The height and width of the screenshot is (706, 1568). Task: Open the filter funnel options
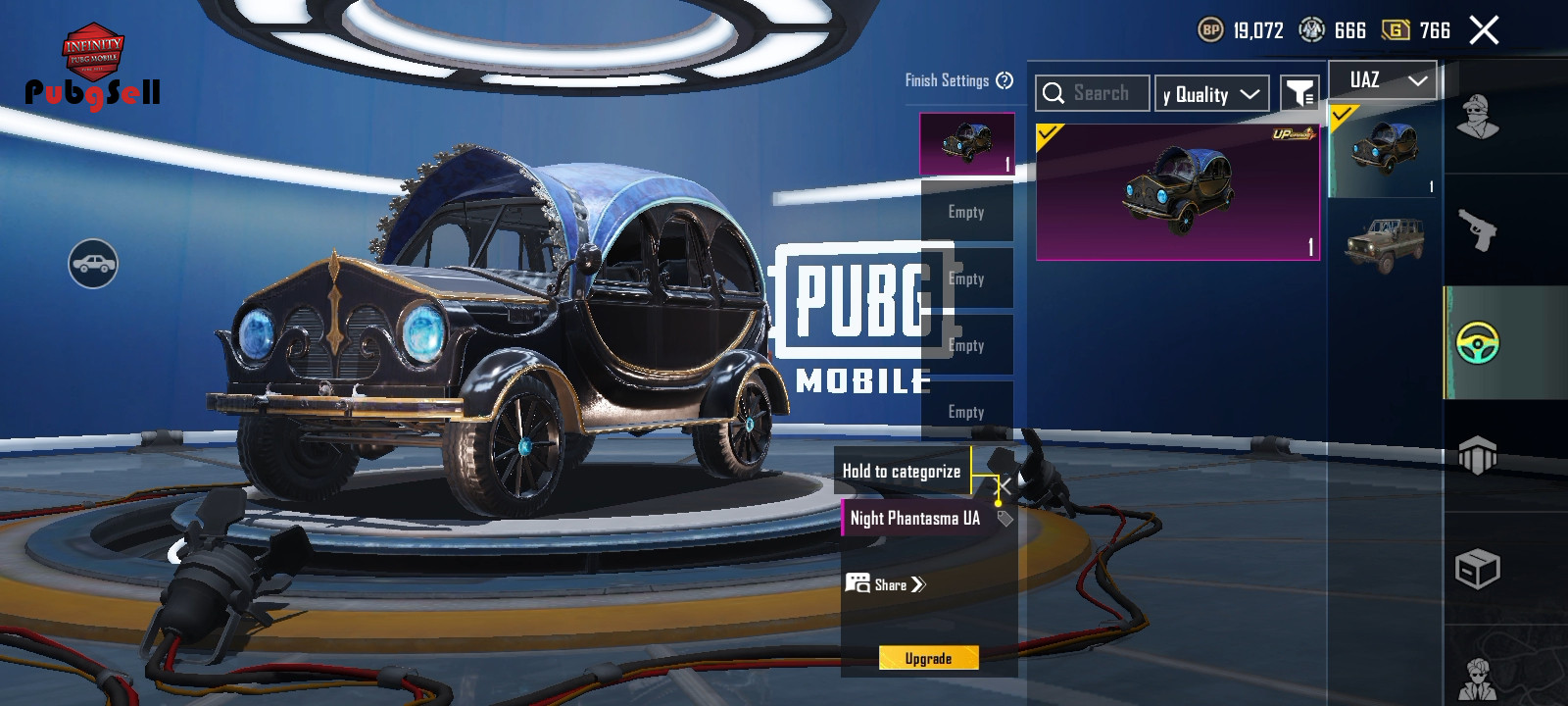point(1299,94)
